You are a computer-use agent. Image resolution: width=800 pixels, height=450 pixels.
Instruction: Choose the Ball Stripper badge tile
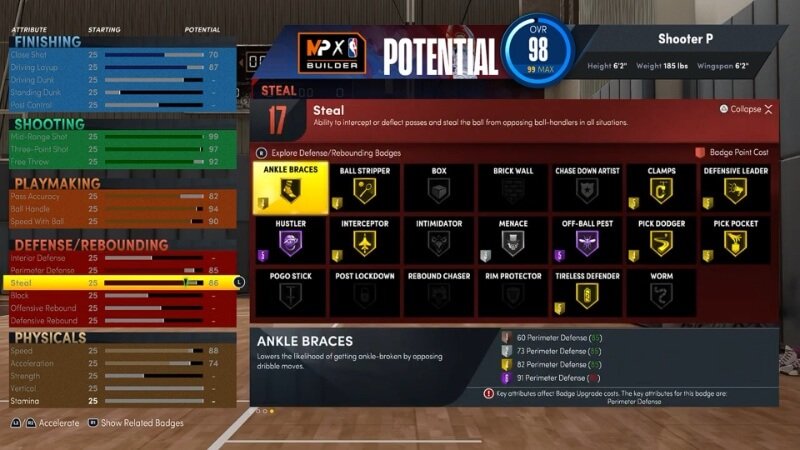364,188
